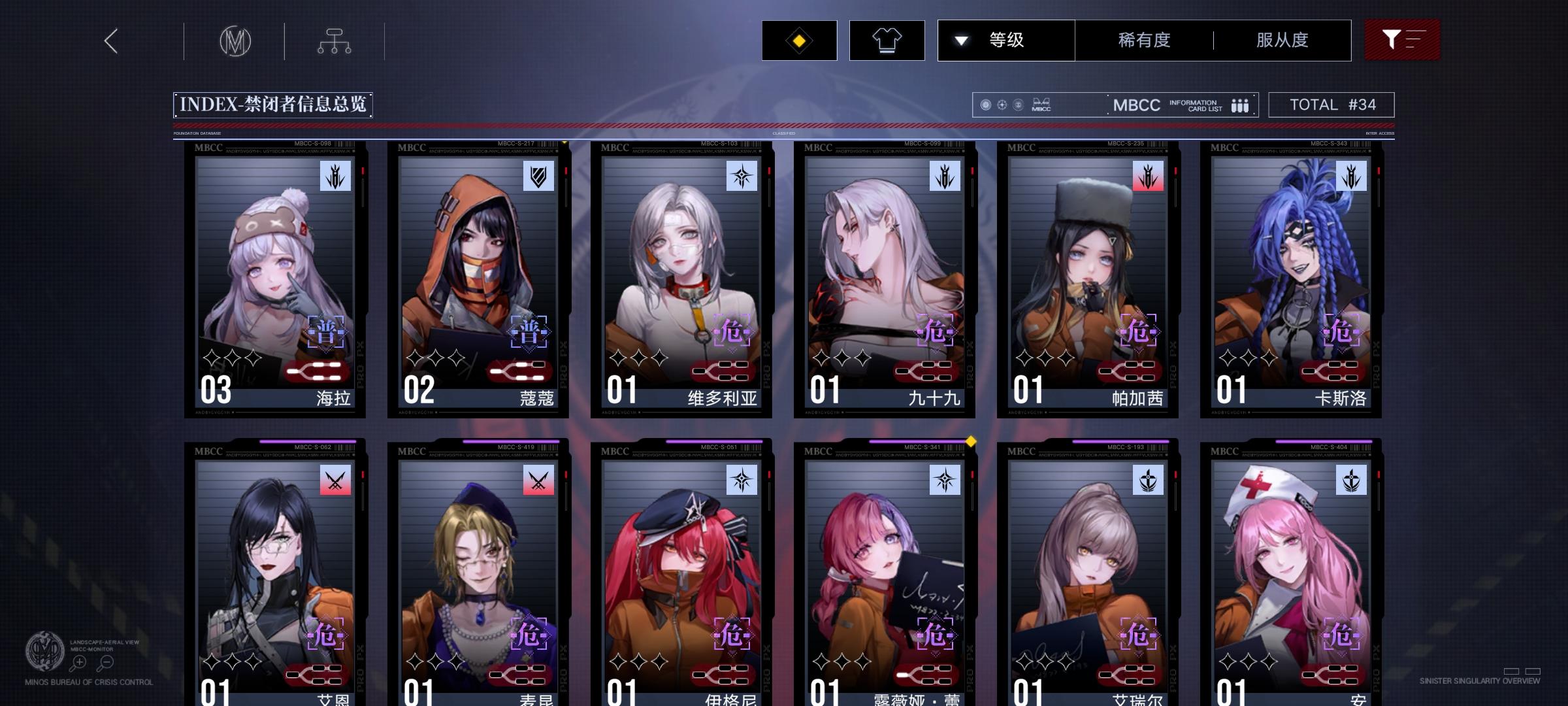
Task: Click the faction icon on 海拉's card
Action: pos(334,176)
